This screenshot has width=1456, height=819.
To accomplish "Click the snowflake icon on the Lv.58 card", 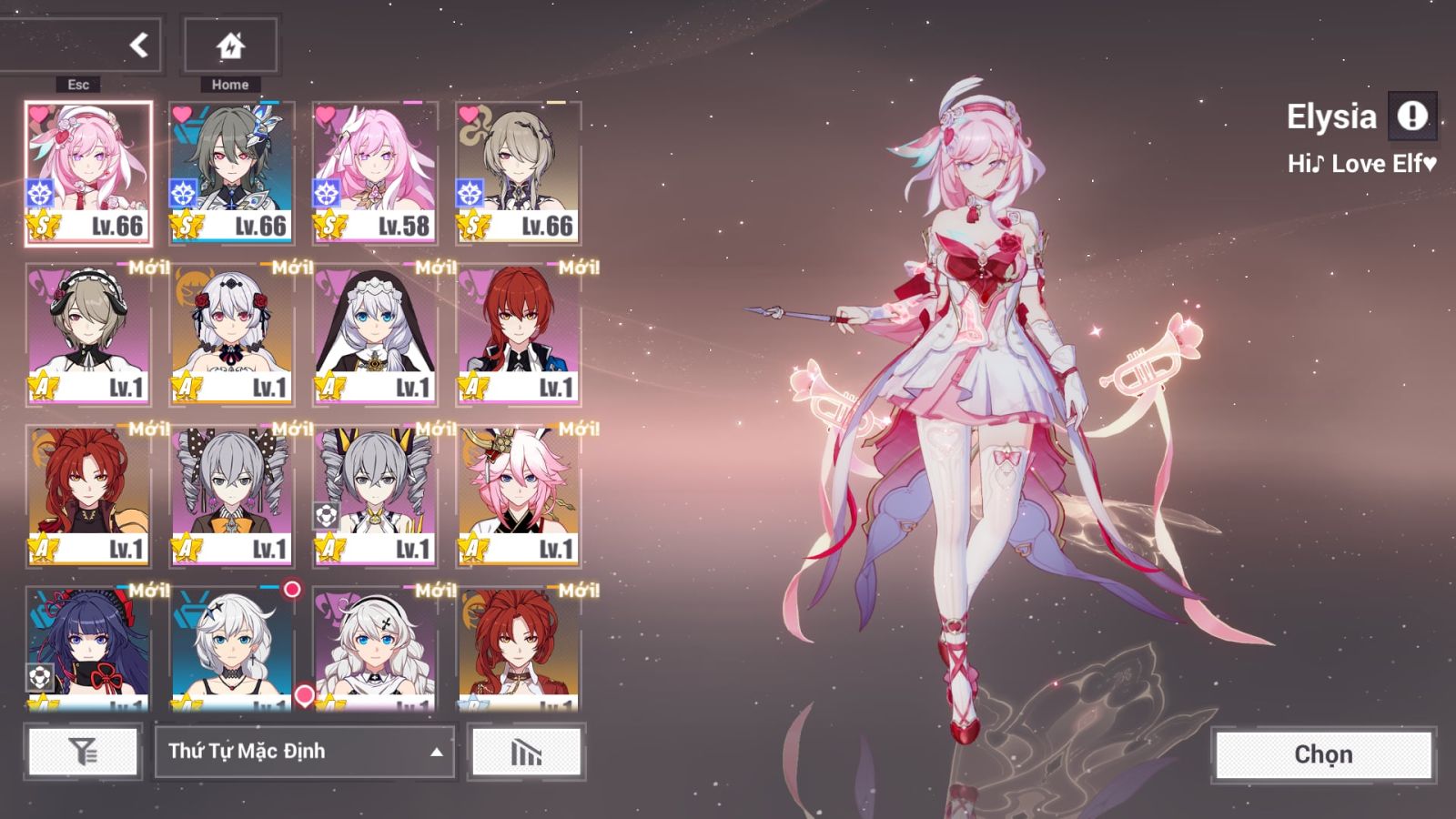I will [x=324, y=192].
